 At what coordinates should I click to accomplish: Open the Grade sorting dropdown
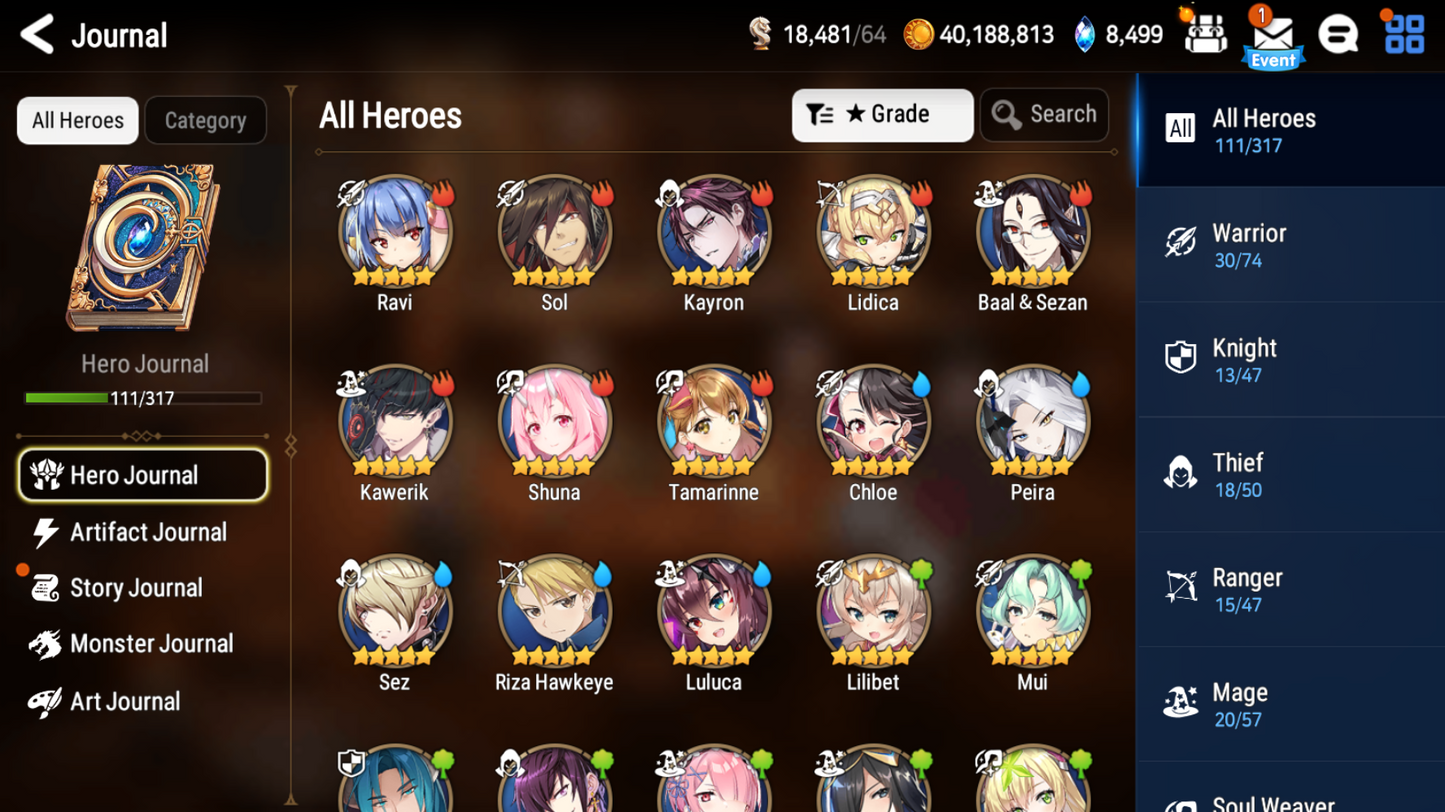(x=882, y=114)
